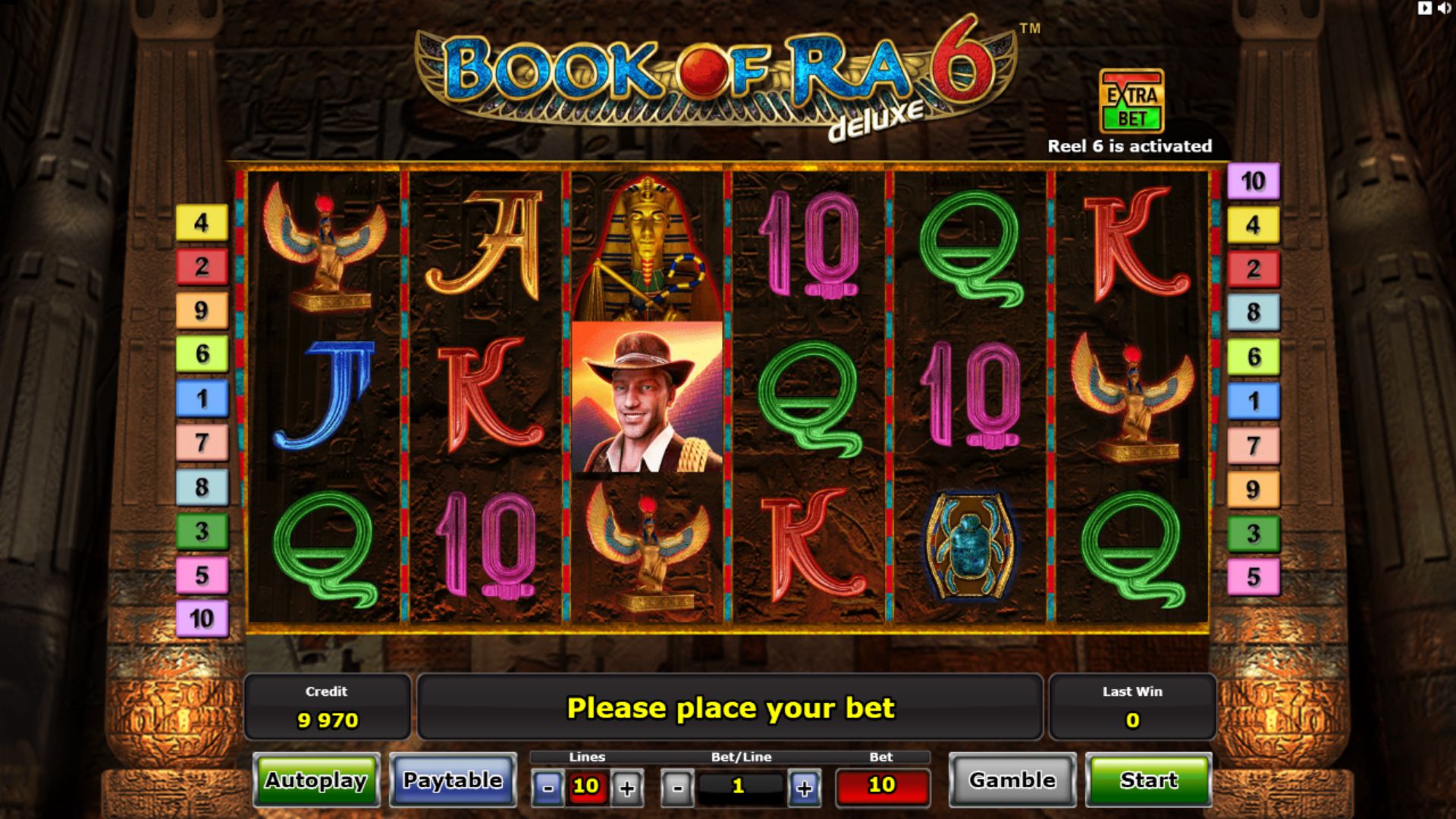Mute the game sound via speaker icon

(1444, 8)
